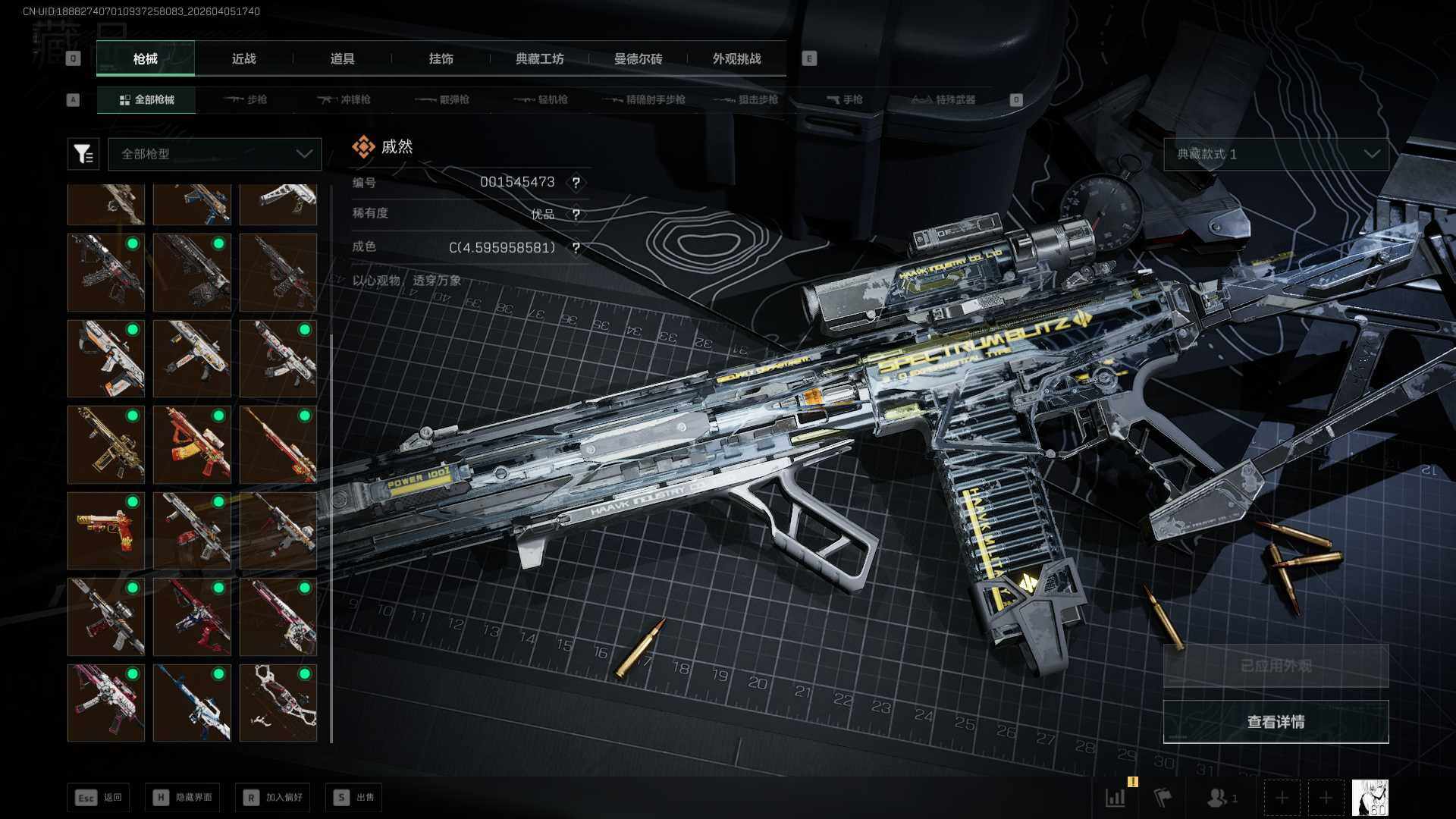Open the 道具 items tab
1456x819 pixels.
click(x=342, y=58)
